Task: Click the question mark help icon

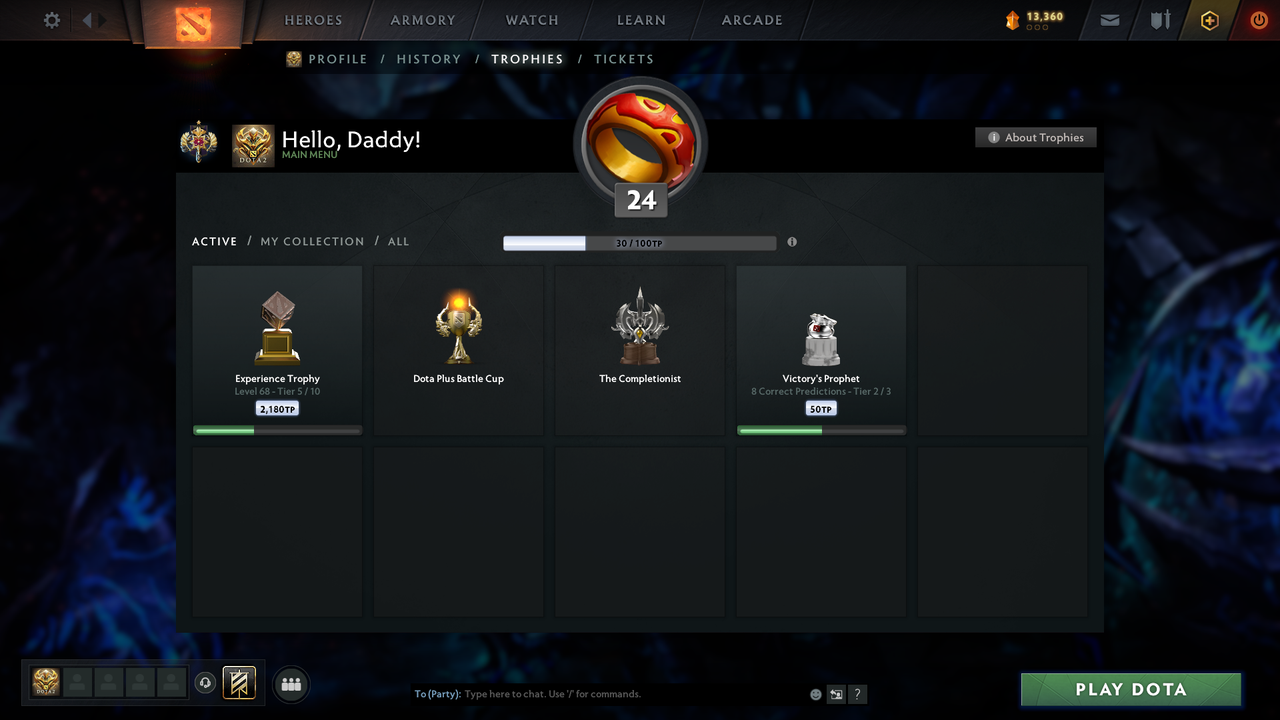Action: (x=857, y=693)
